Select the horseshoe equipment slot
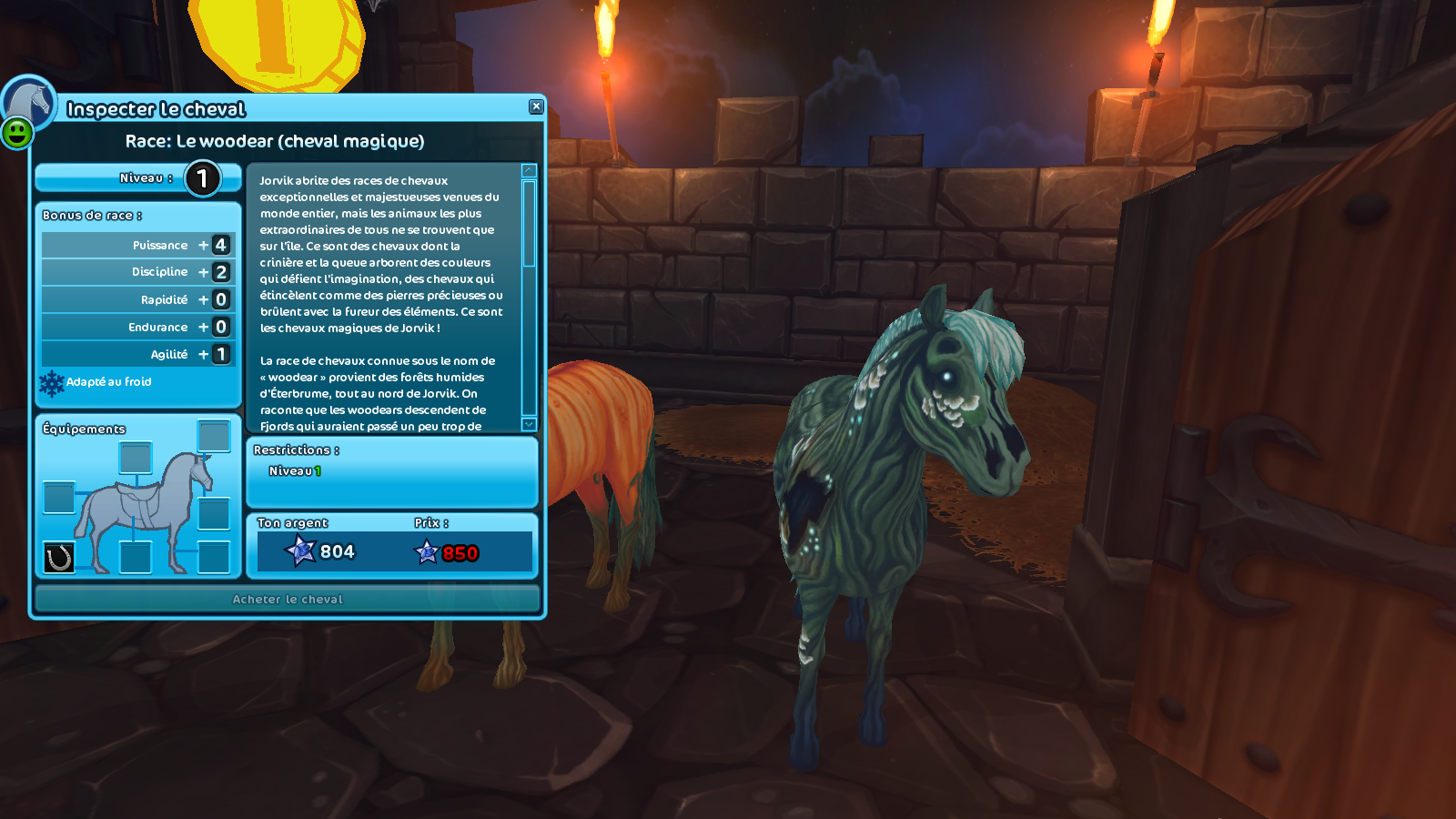 click(59, 557)
